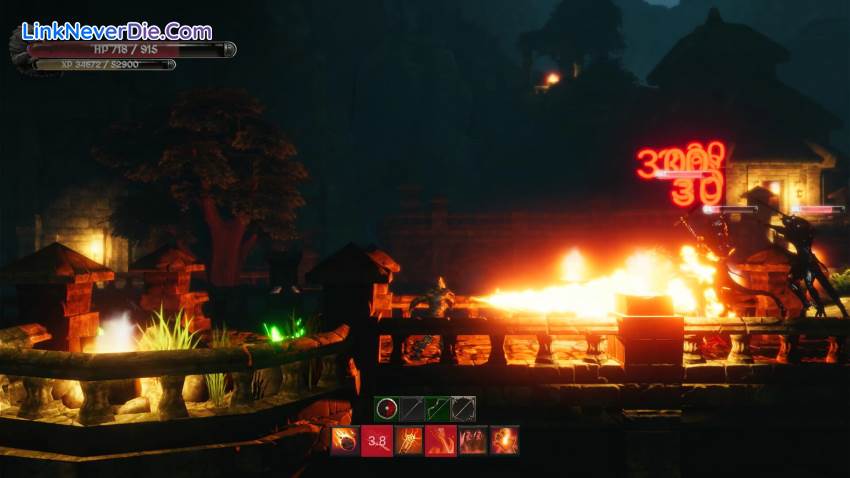This screenshot has height=478, width=850.
Task: Select the spear weapon slot
Action: point(412,408)
